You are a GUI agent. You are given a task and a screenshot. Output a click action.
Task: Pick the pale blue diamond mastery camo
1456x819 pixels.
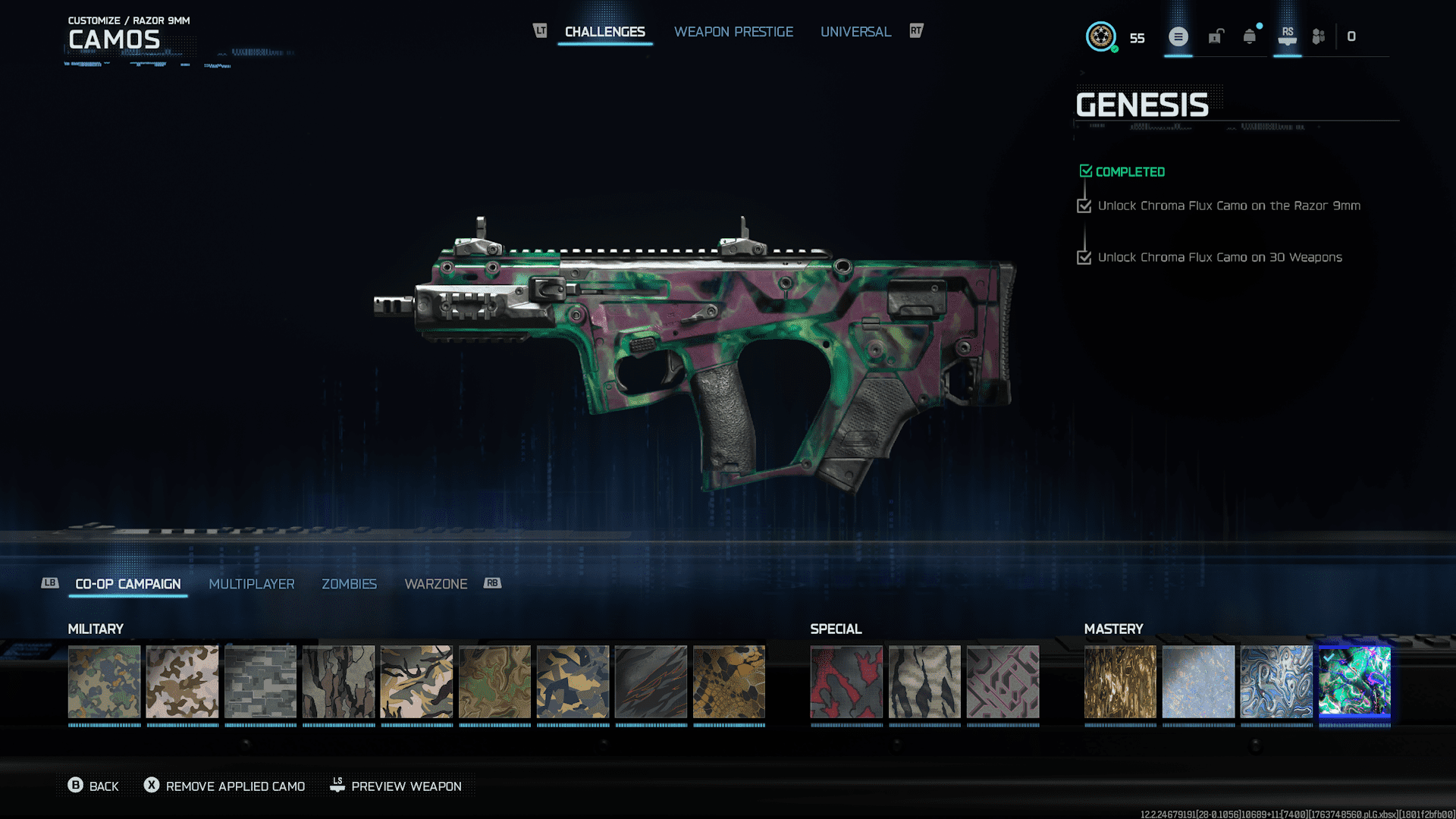click(x=1198, y=682)
